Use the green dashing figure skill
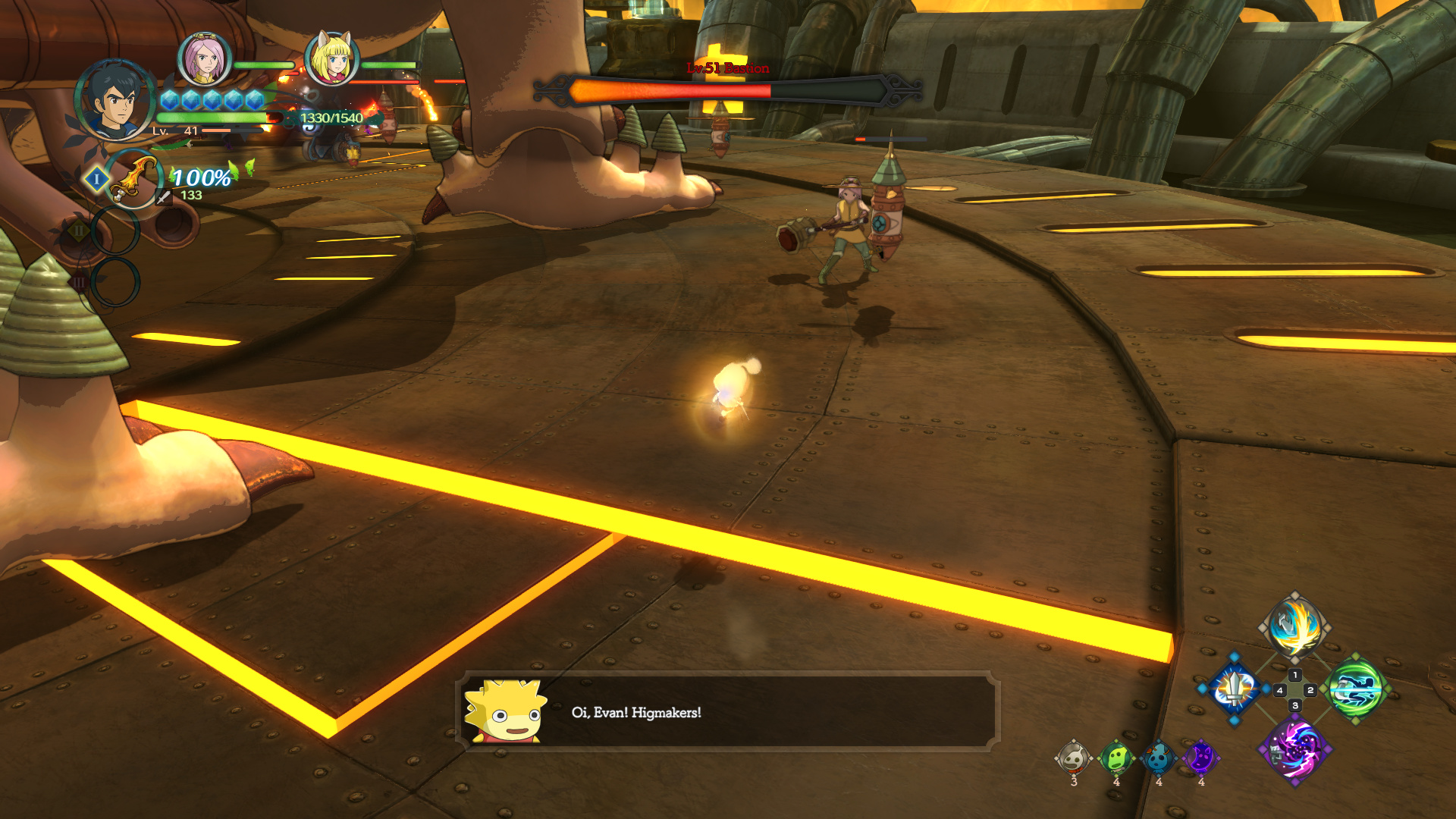Viewport: 1456px width, 819px height. click(x=1356, y=689)
